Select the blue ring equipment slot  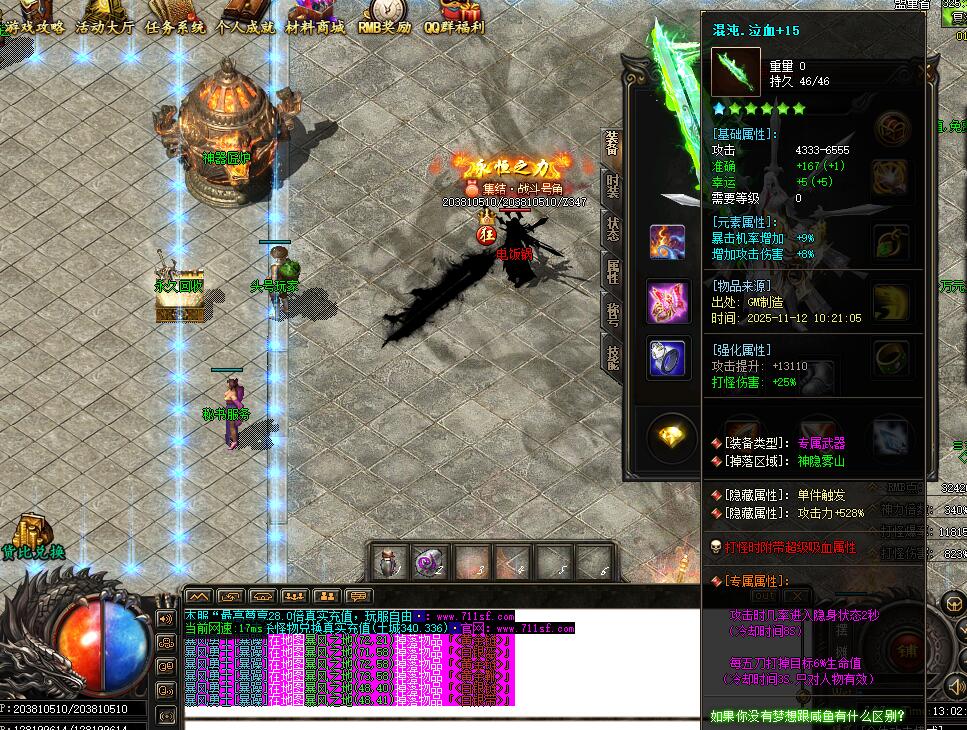pyautogui.click(x=667, y=359)
